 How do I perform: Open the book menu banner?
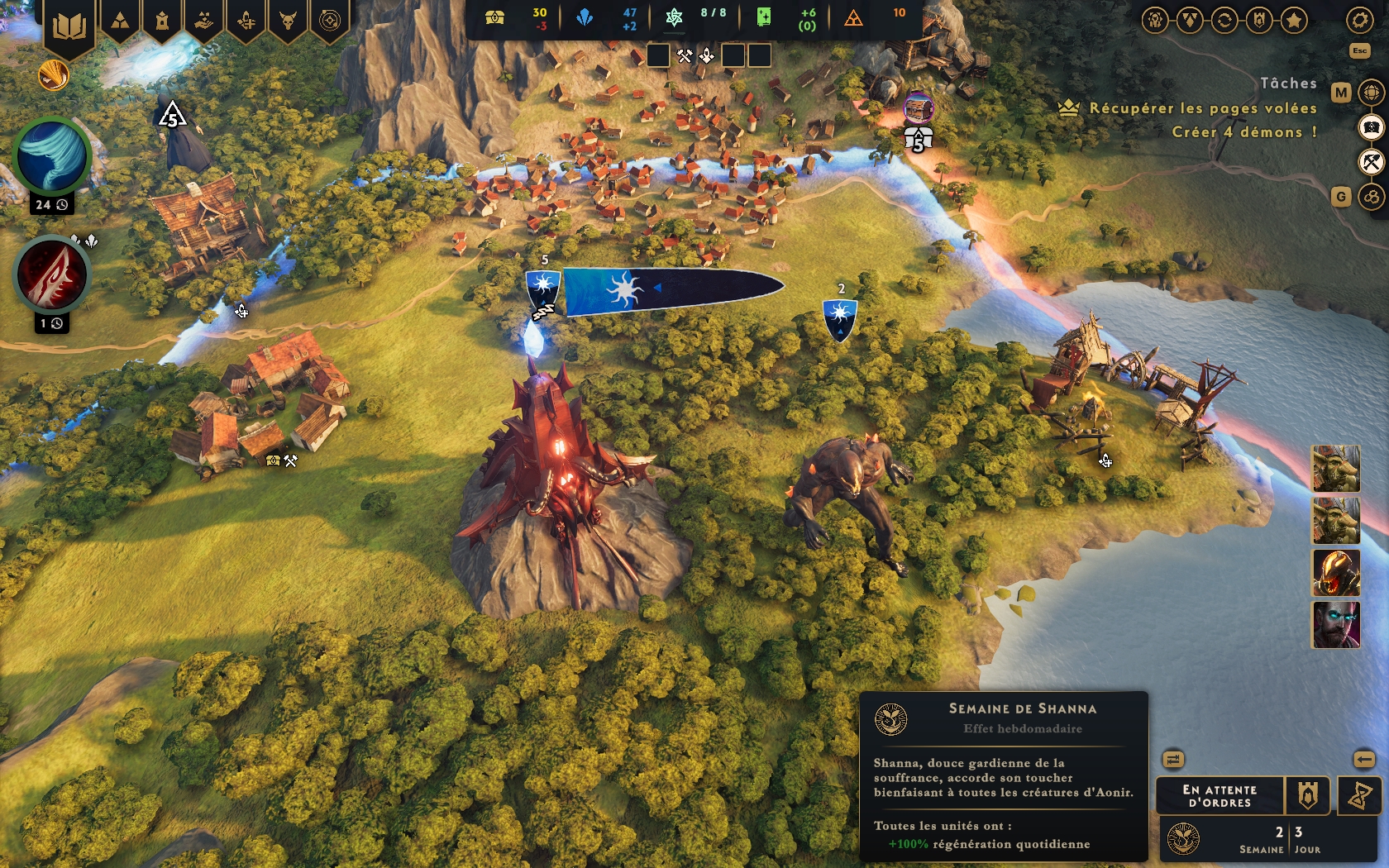[69, 26]
